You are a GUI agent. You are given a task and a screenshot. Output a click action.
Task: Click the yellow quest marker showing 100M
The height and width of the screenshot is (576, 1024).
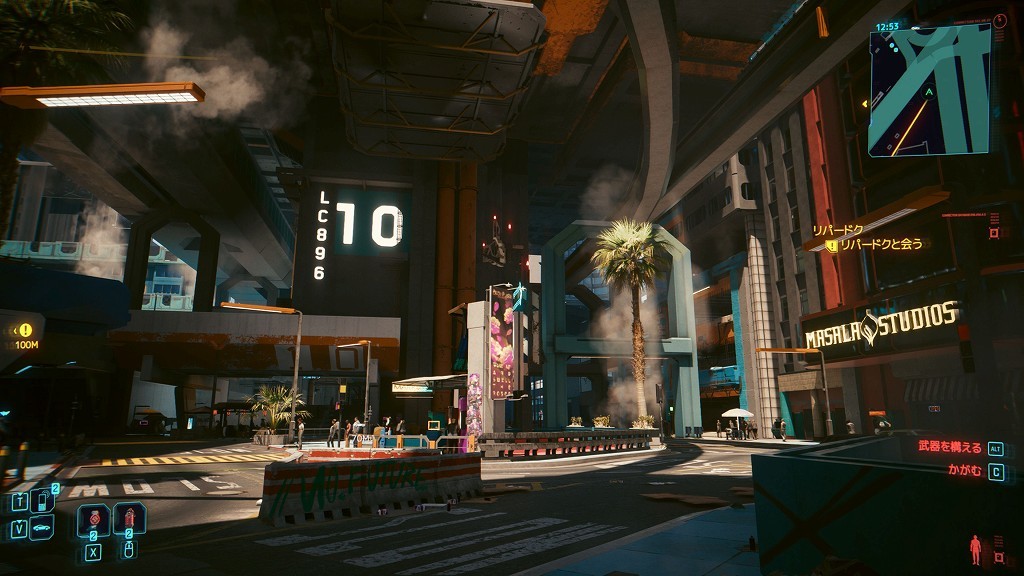click(25, 330)
